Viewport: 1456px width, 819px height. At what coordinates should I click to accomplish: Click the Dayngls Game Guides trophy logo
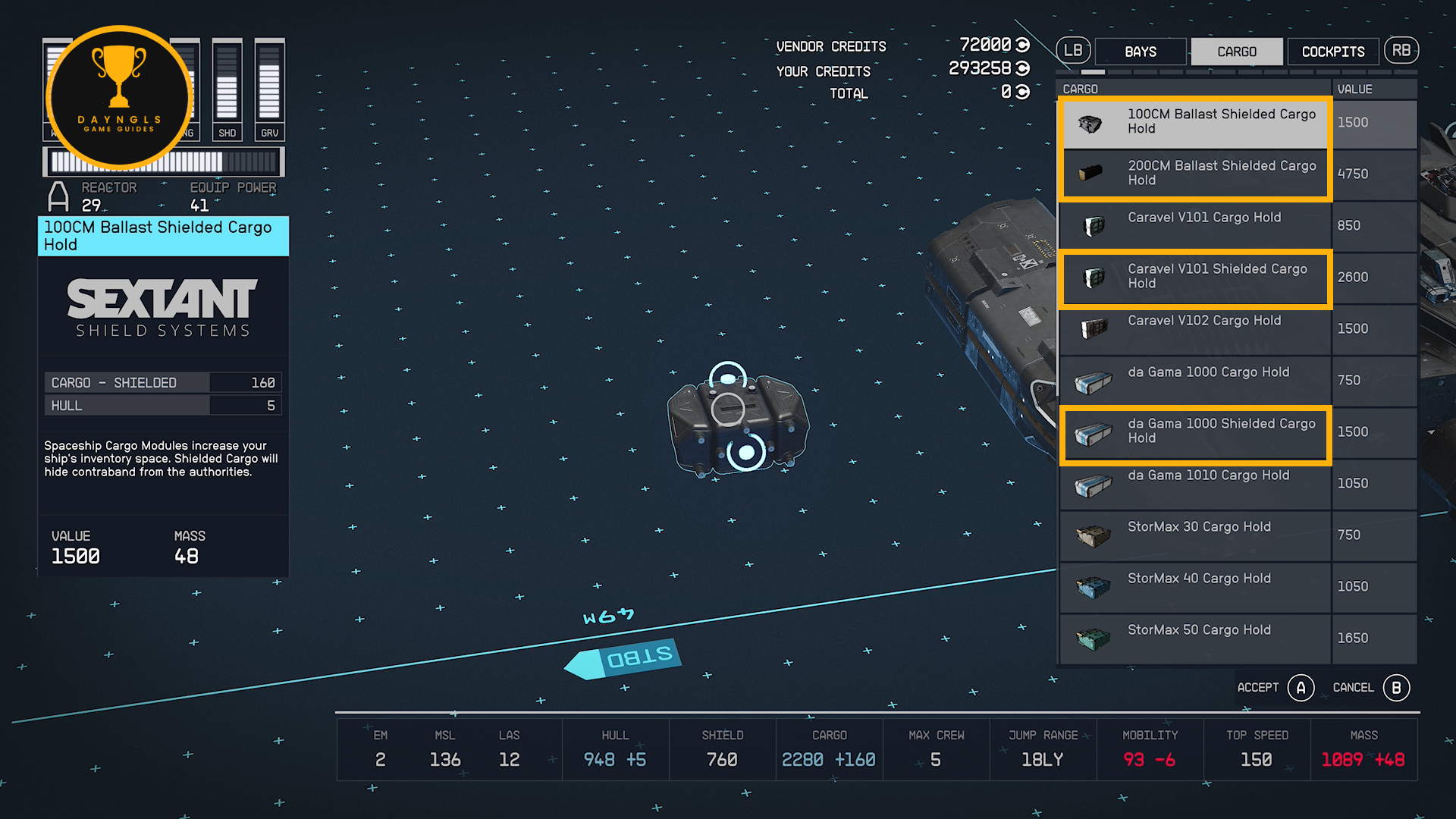click(119, 97)
